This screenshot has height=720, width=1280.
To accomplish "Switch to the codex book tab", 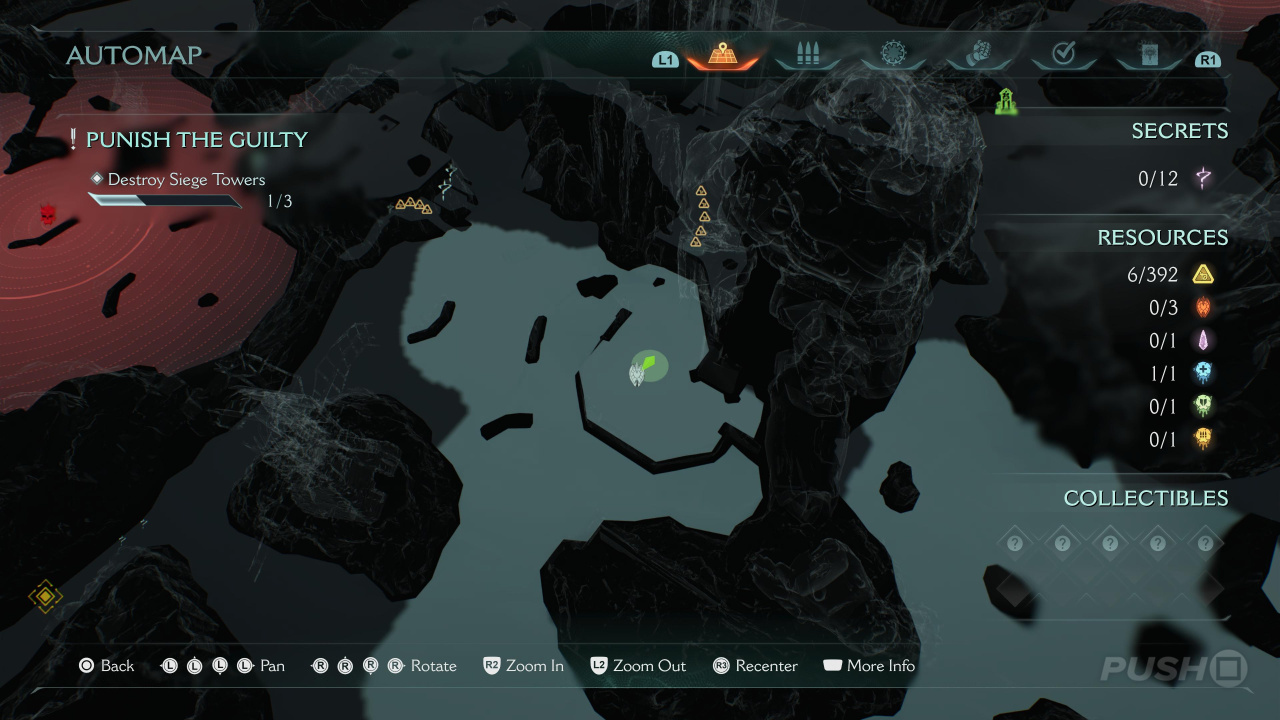I will 1148,55.
